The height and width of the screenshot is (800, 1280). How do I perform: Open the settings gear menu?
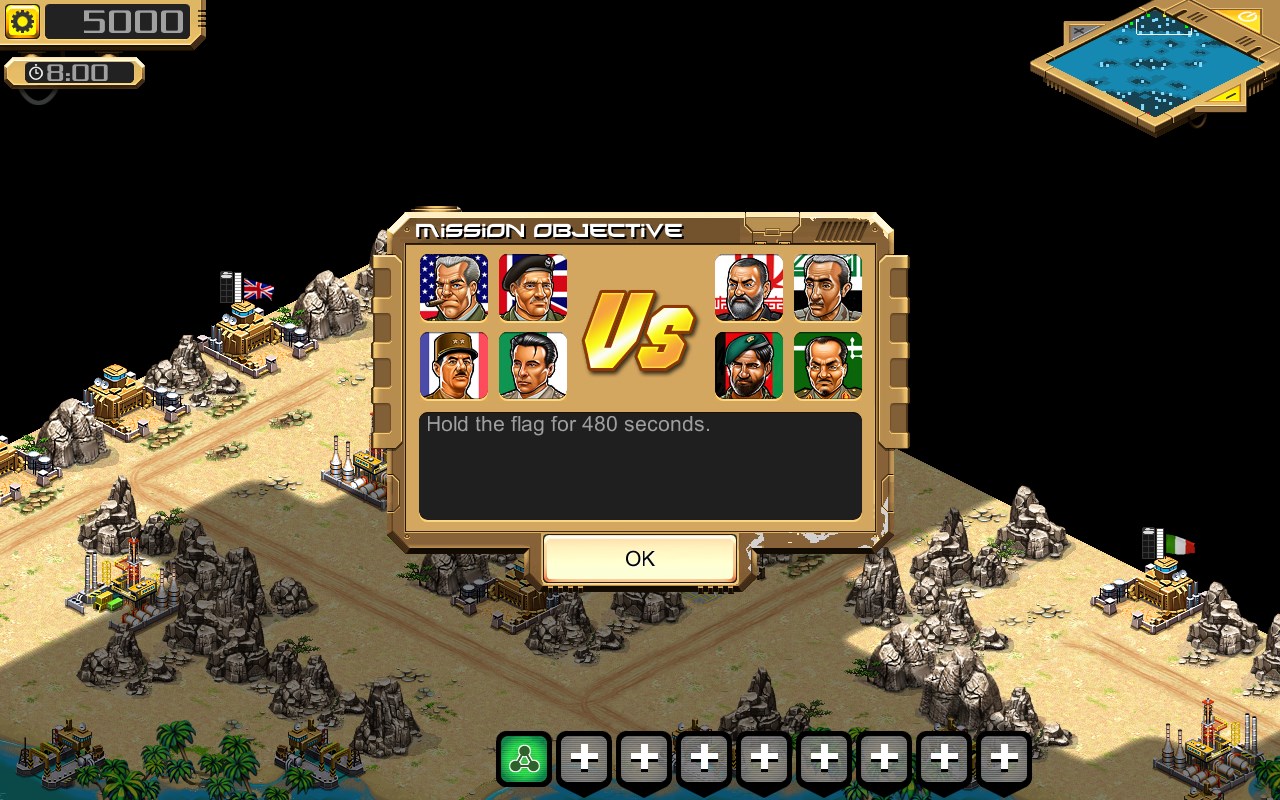pos(20,21)
